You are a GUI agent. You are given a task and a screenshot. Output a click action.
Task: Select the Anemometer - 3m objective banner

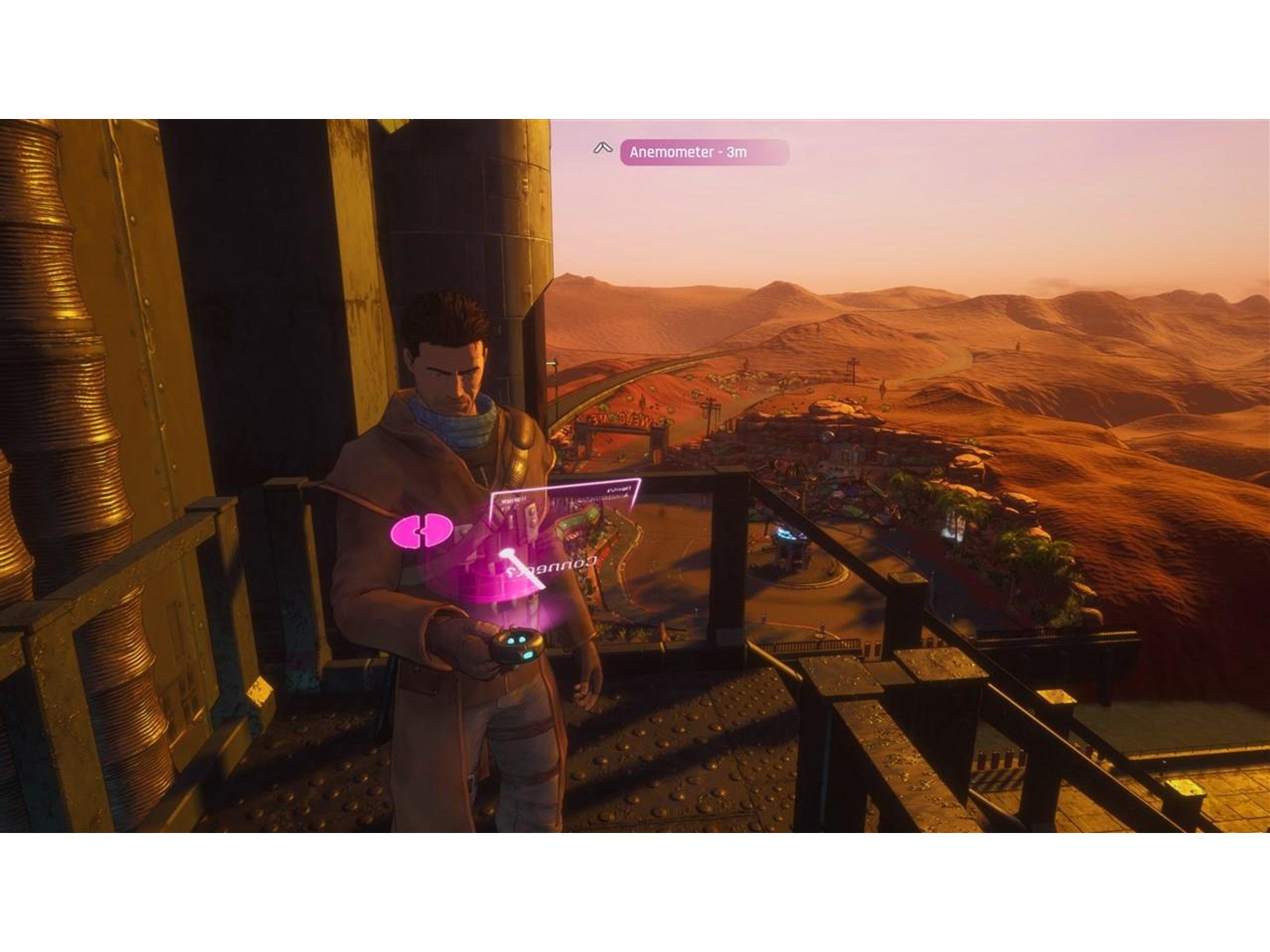click(705, 152)
